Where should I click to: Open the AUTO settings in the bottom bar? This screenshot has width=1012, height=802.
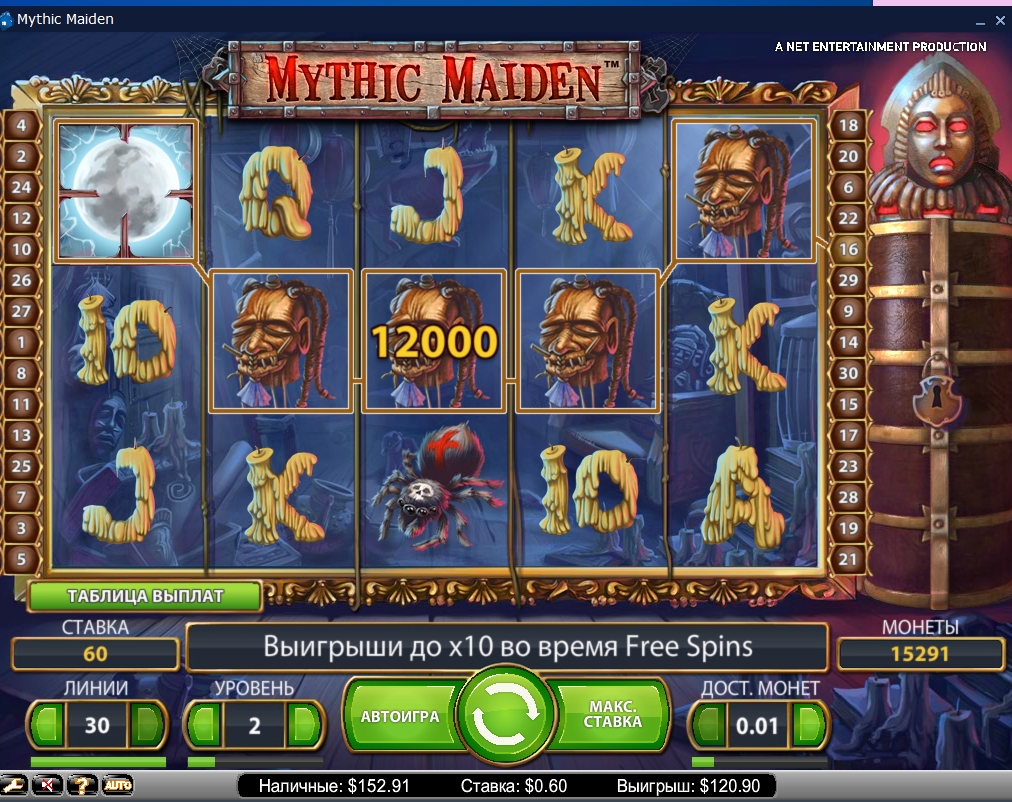pyautogui.click(x=117, y=785)
